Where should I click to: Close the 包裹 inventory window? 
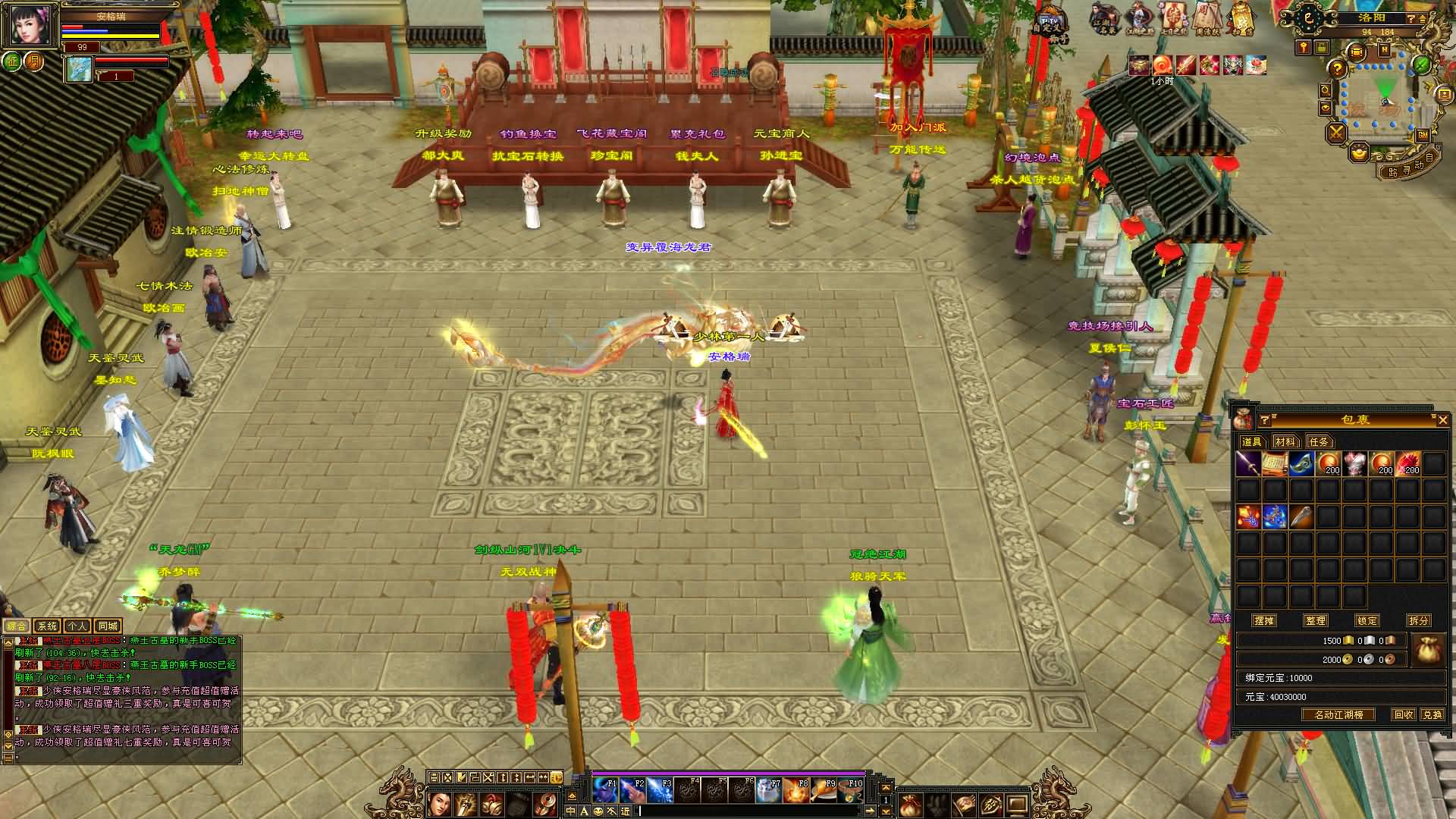[x=1442, y=420]
